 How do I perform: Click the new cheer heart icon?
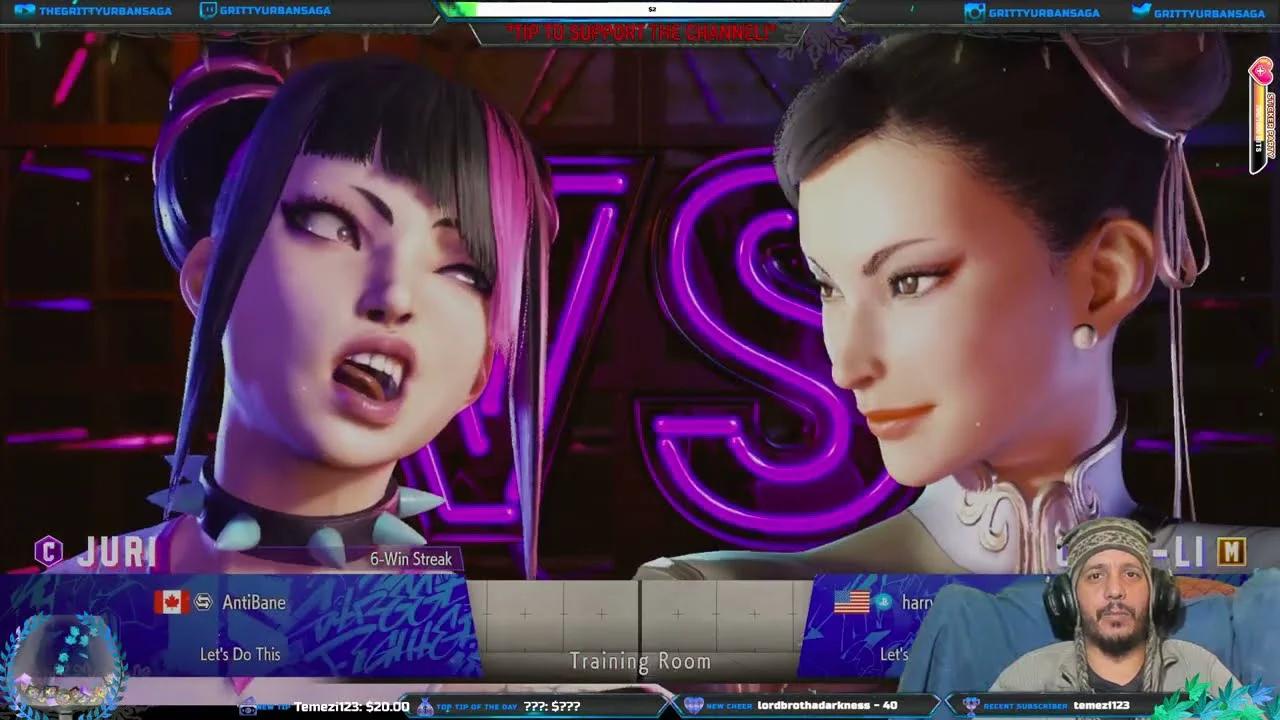pos(692,706)
